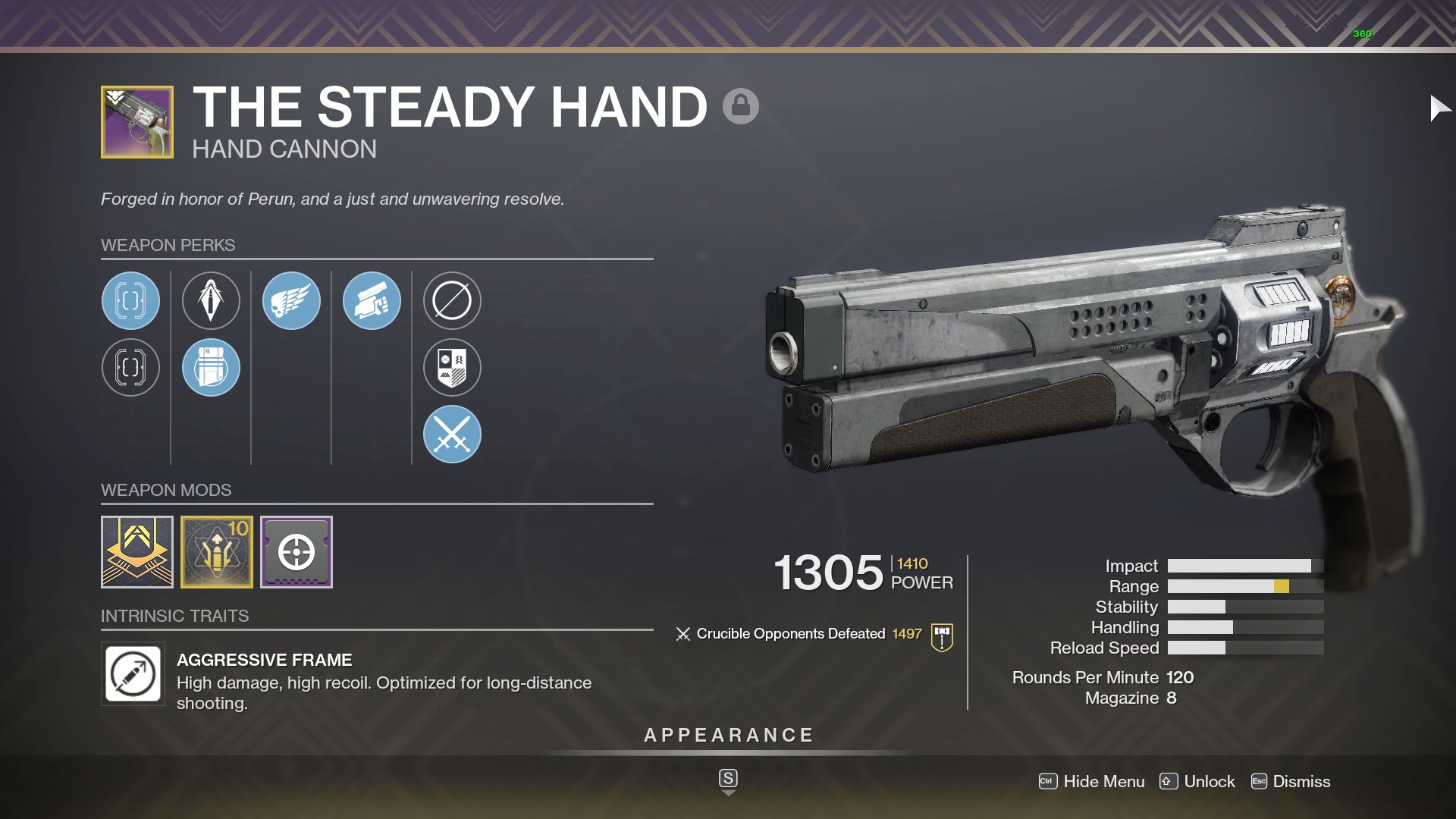Select the empty circle disabled perk
1456x819 pixels.
(452, 300)
